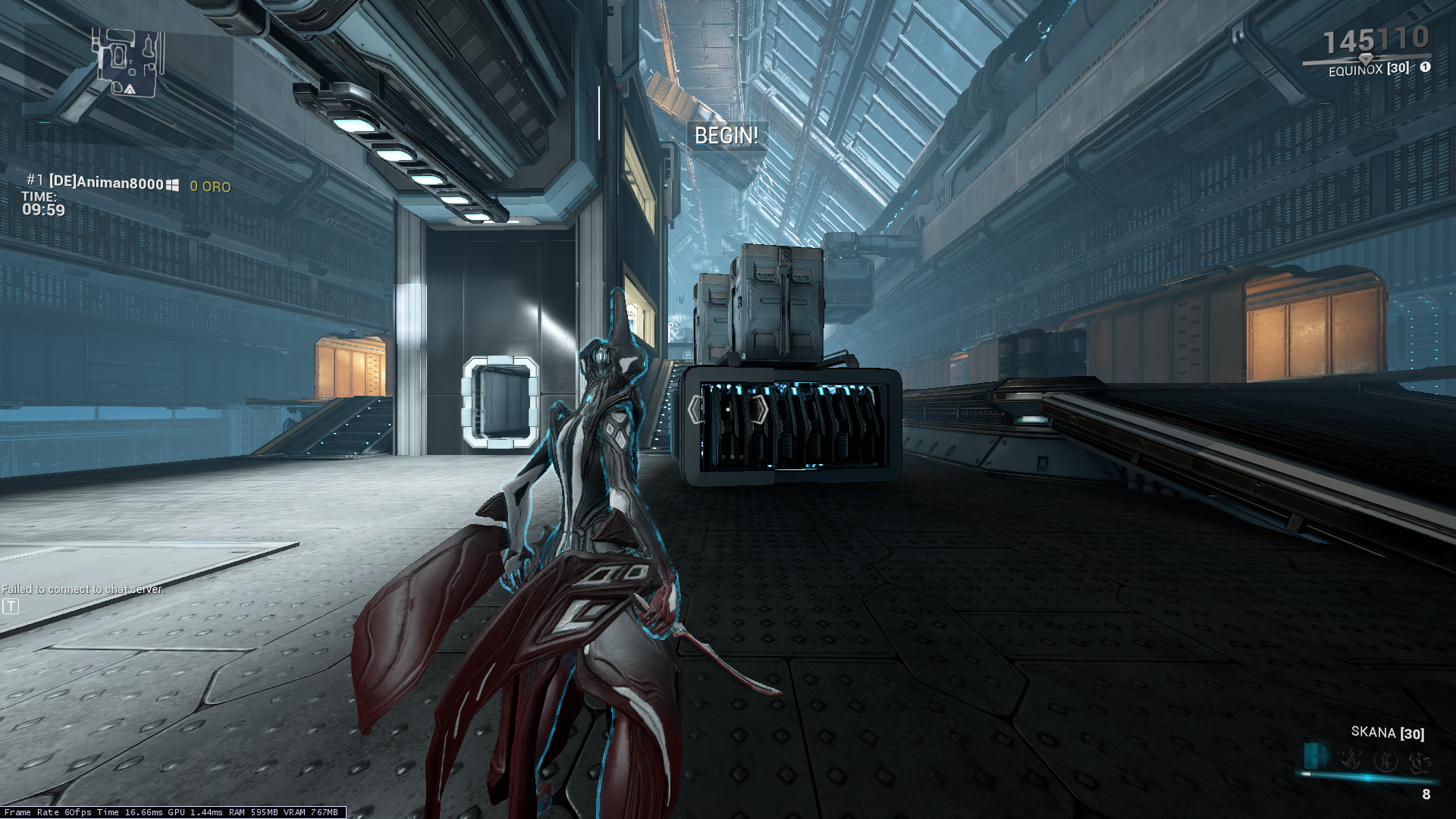The width and height of the screenshot is (1456, 819).
Task: Open the minimap in the corner
Action: click(128, 64)
